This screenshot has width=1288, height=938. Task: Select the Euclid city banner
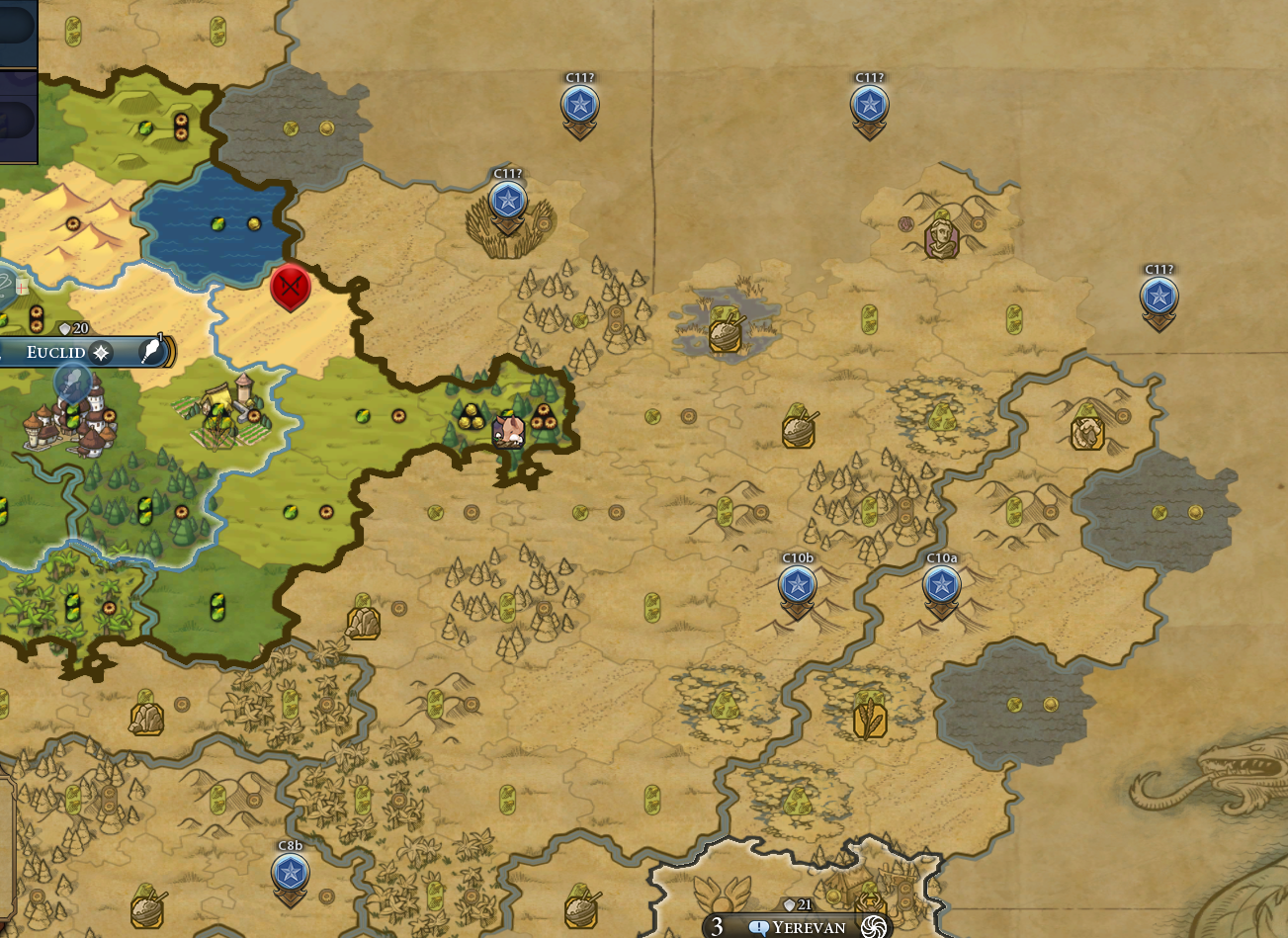(55, 353)
